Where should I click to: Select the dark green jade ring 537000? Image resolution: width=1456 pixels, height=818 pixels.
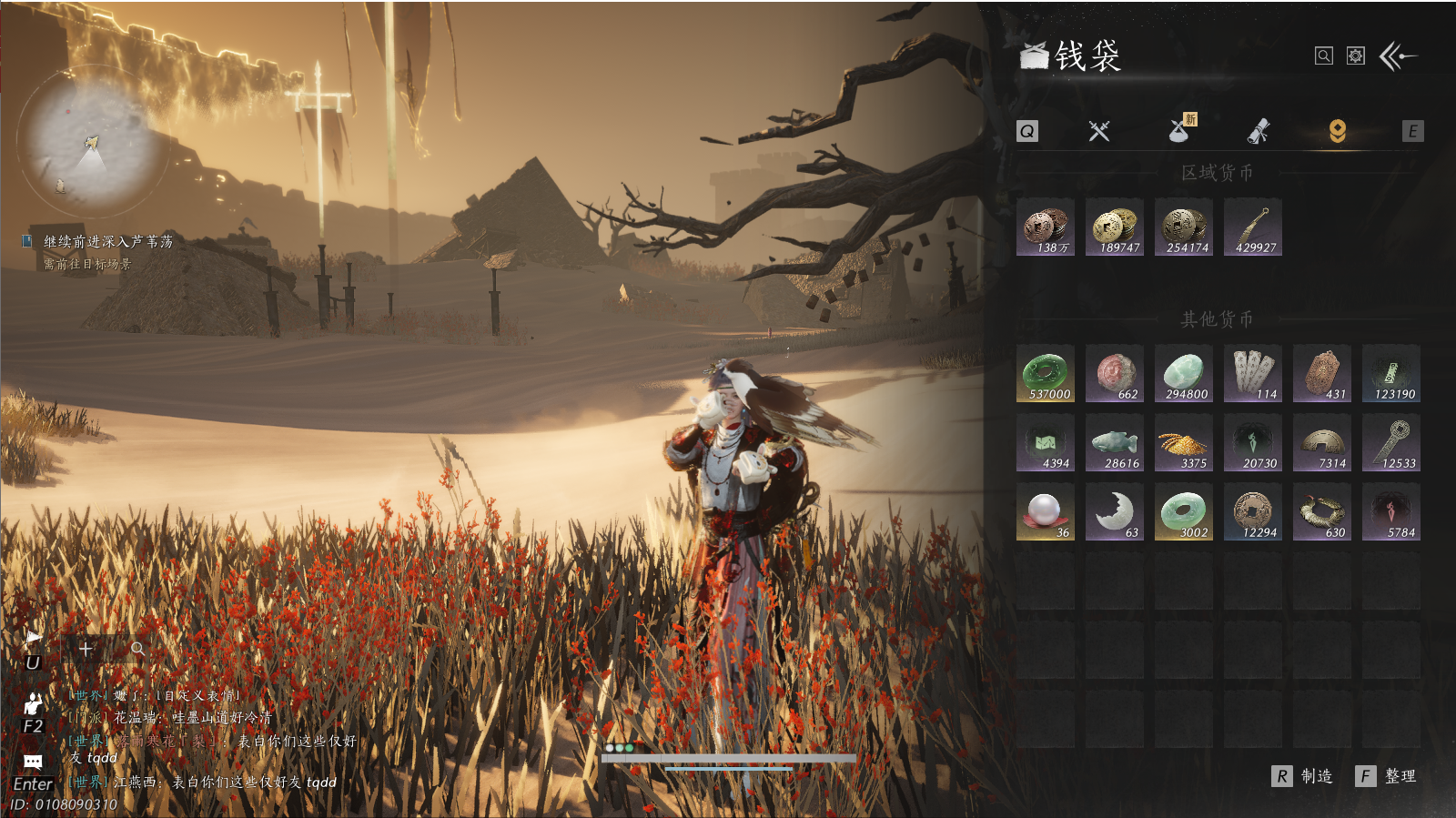[1046, 374]
